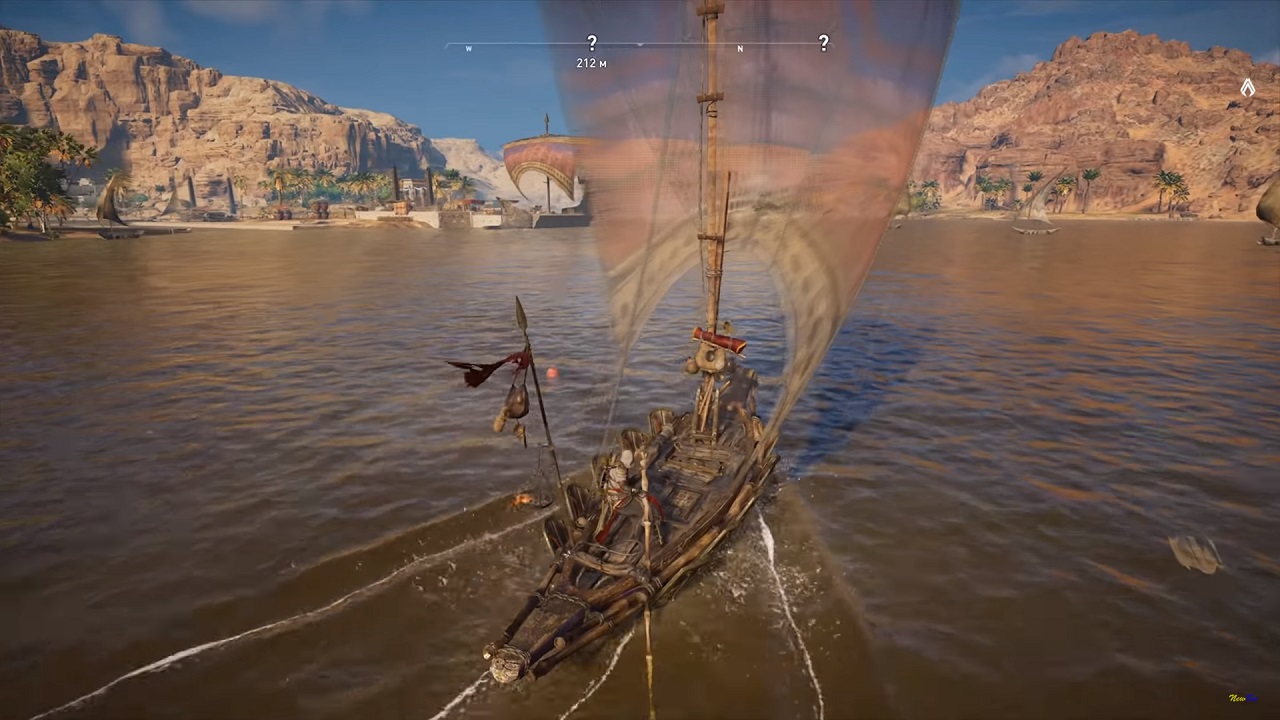
Task: Select the question mark marker showing 212 m
Action: click(x=591, y=43)
